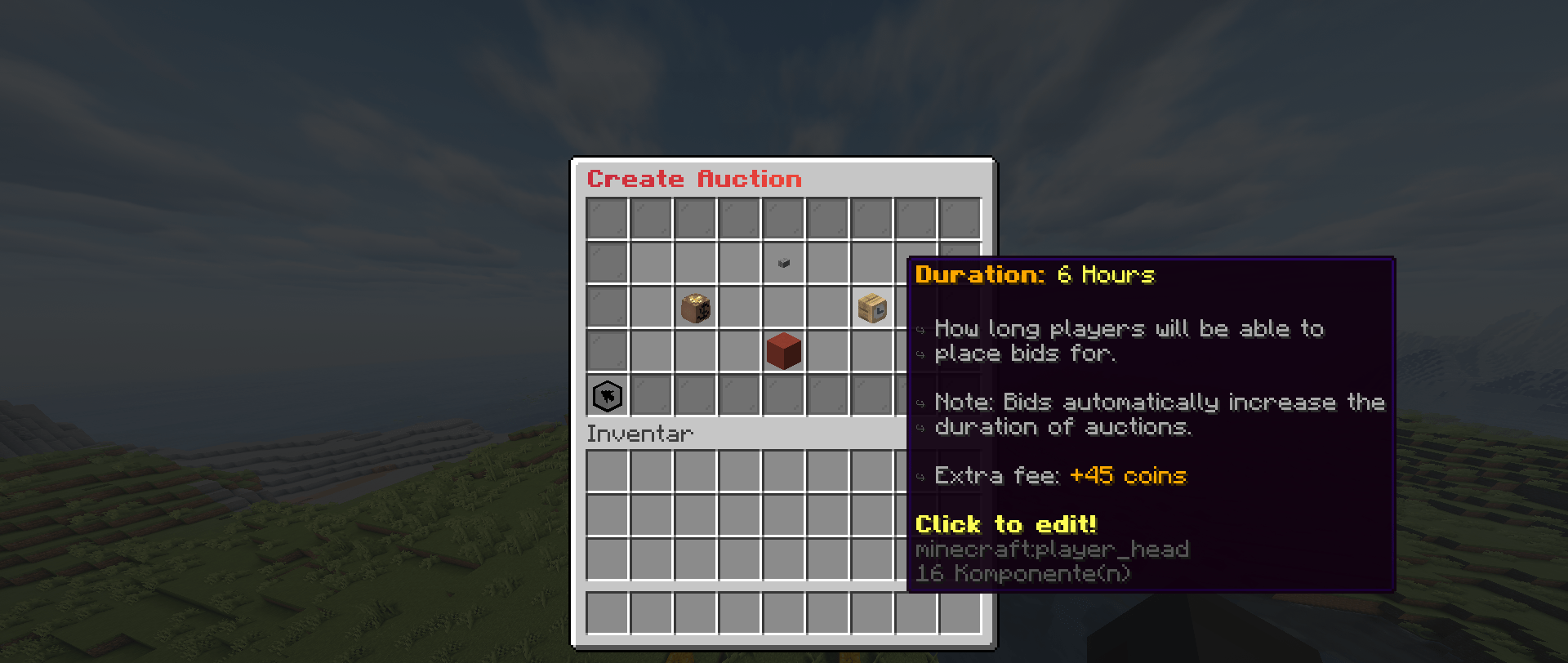Click the empty slot beside the hexagon badge
This screenshot has height=663, width=1568.
click(651, 395)
